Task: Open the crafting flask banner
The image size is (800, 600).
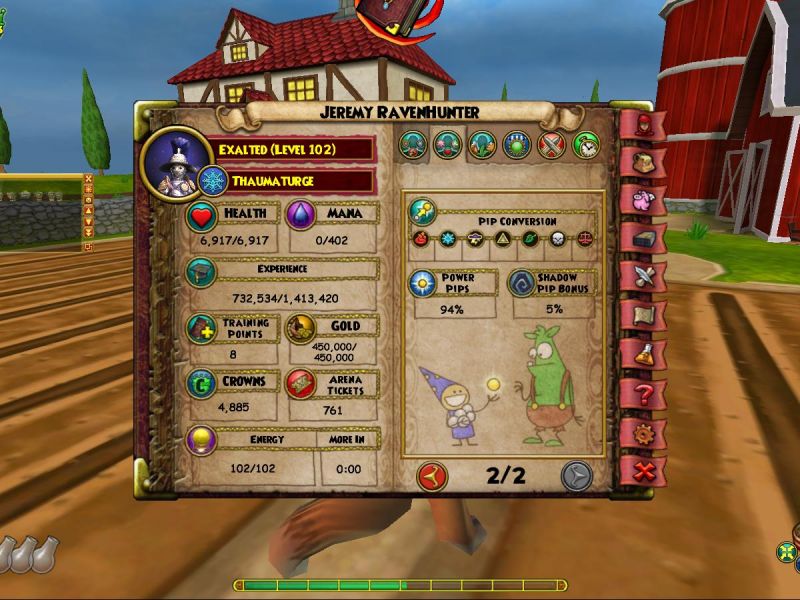Action: (x=644, y=354)
